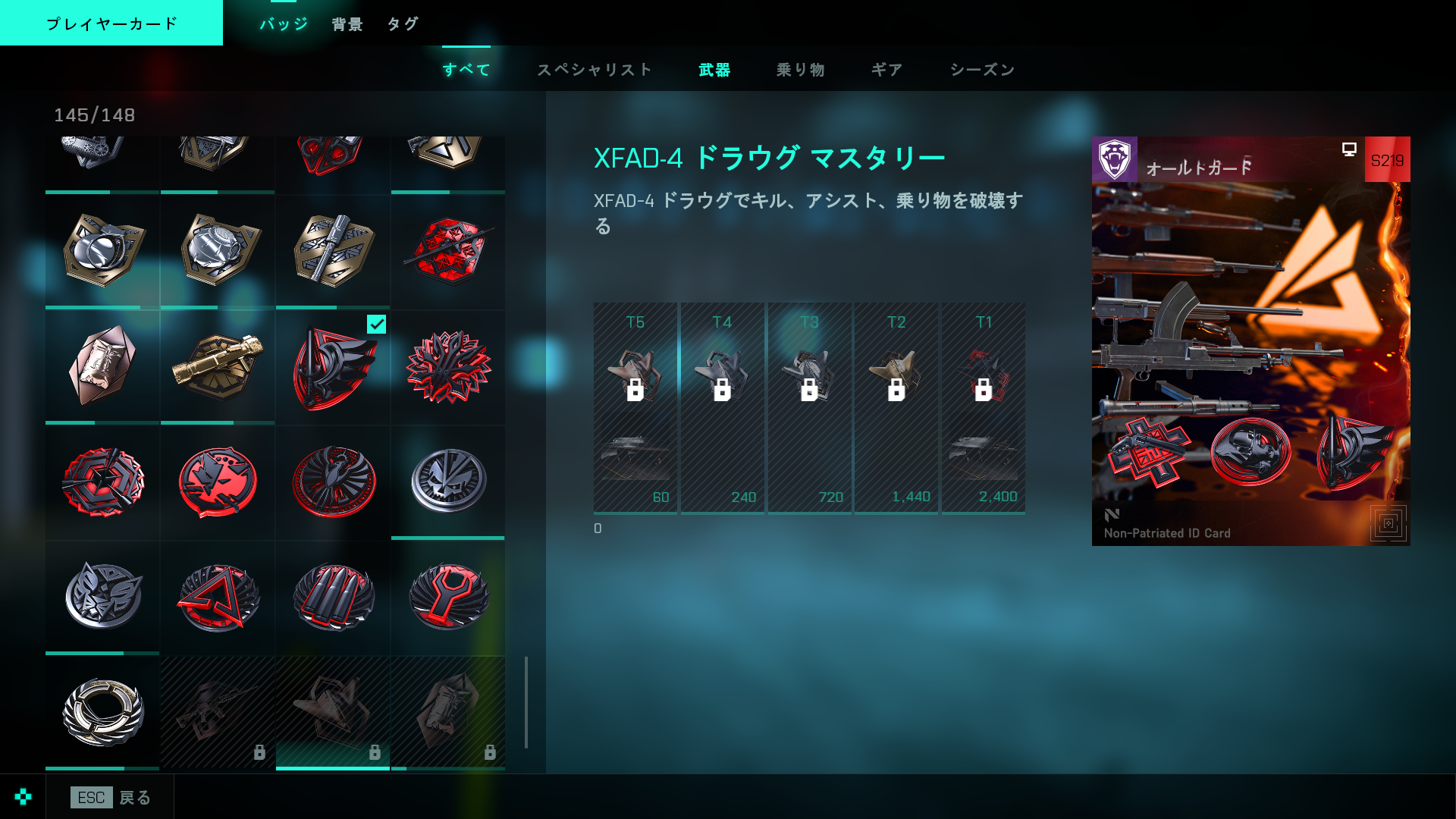
Task: Select the gold rocket launcher badge
Action: [218, 368]
